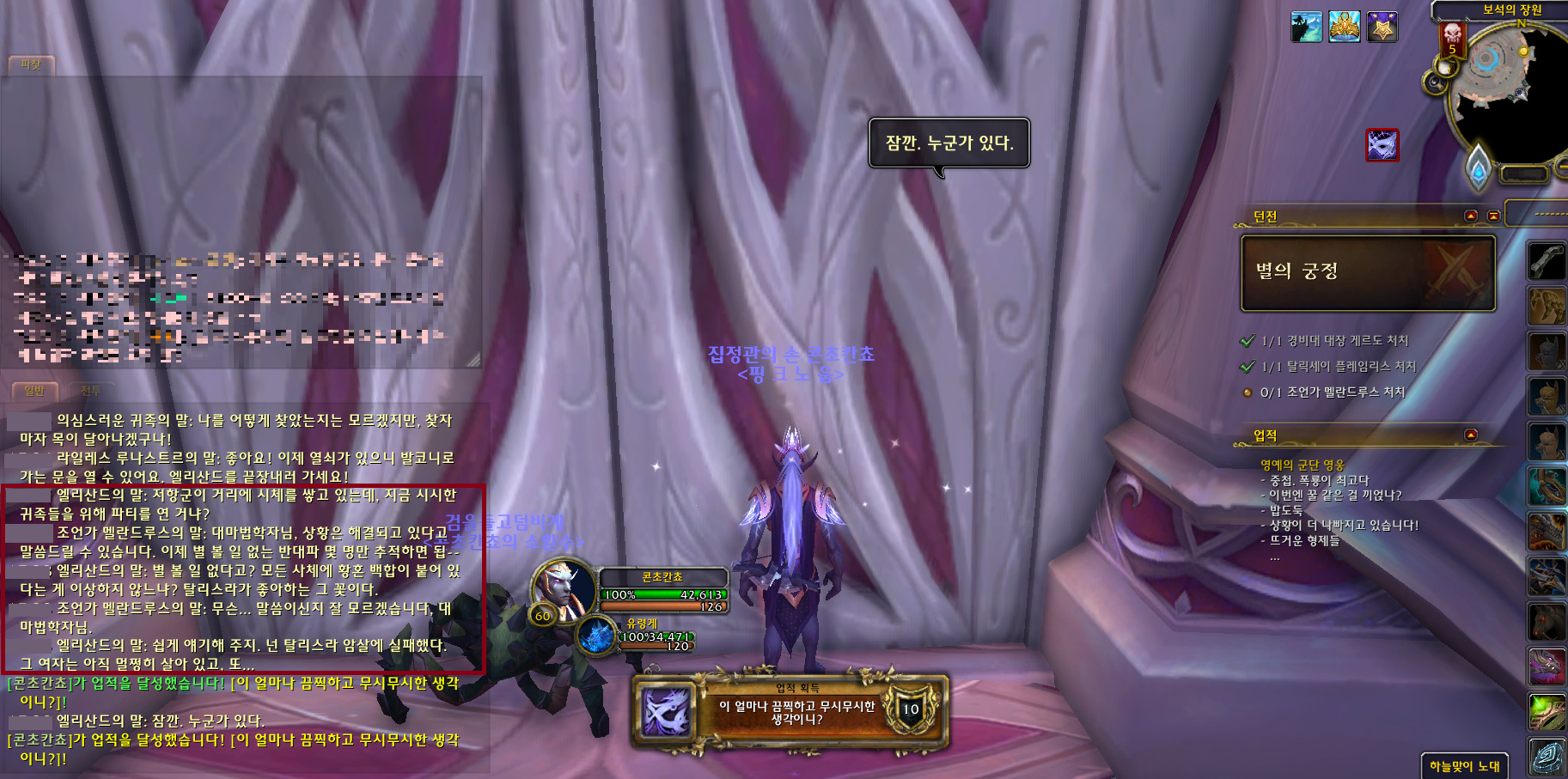Click the golden crown buff icon
The image size is (1568, 779).
coord(1345,27)
